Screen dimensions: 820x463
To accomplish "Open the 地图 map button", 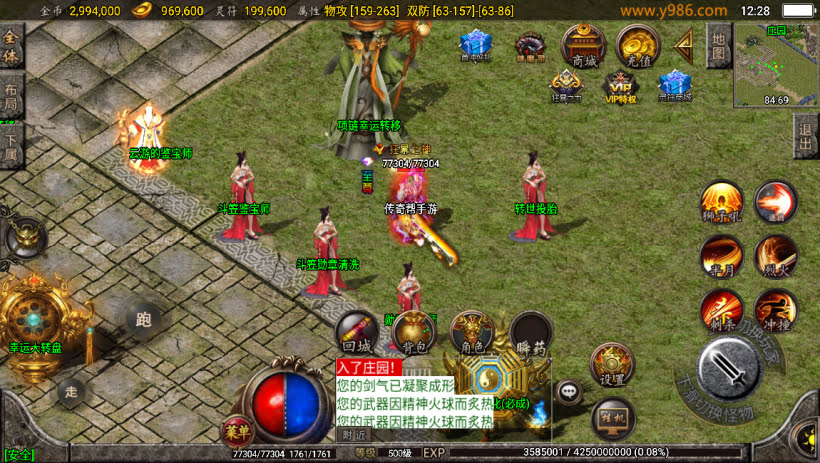I will point(717,46).
